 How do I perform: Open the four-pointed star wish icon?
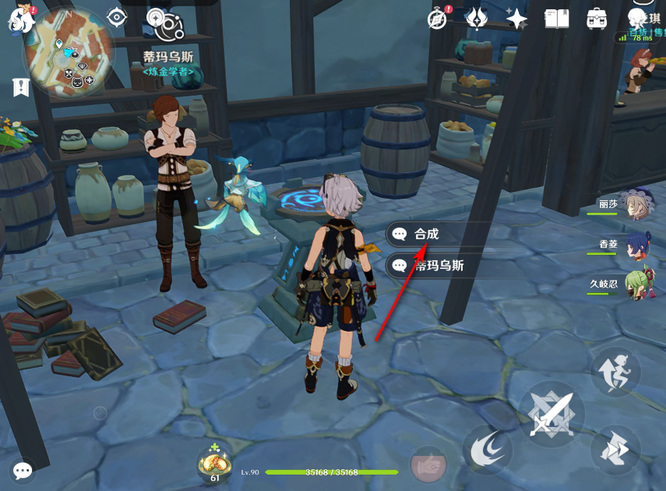point(517,18)
